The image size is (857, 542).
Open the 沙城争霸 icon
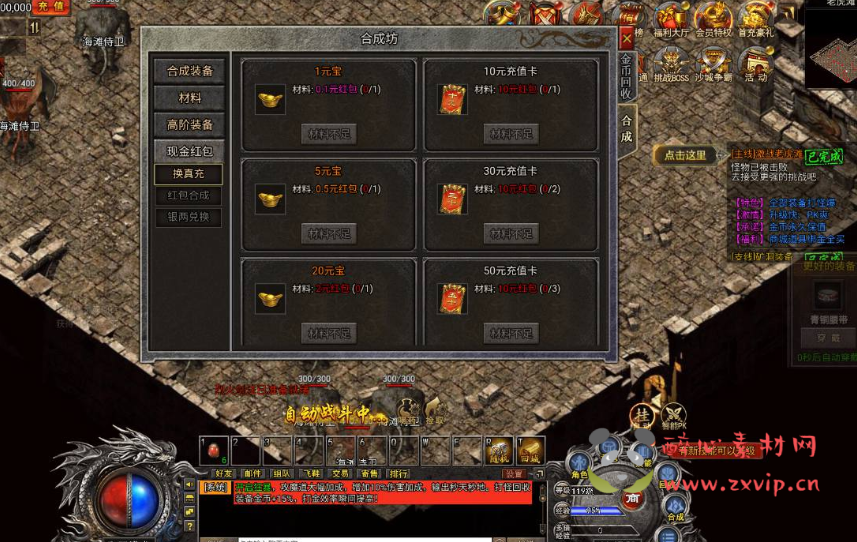tap(714, 65)
